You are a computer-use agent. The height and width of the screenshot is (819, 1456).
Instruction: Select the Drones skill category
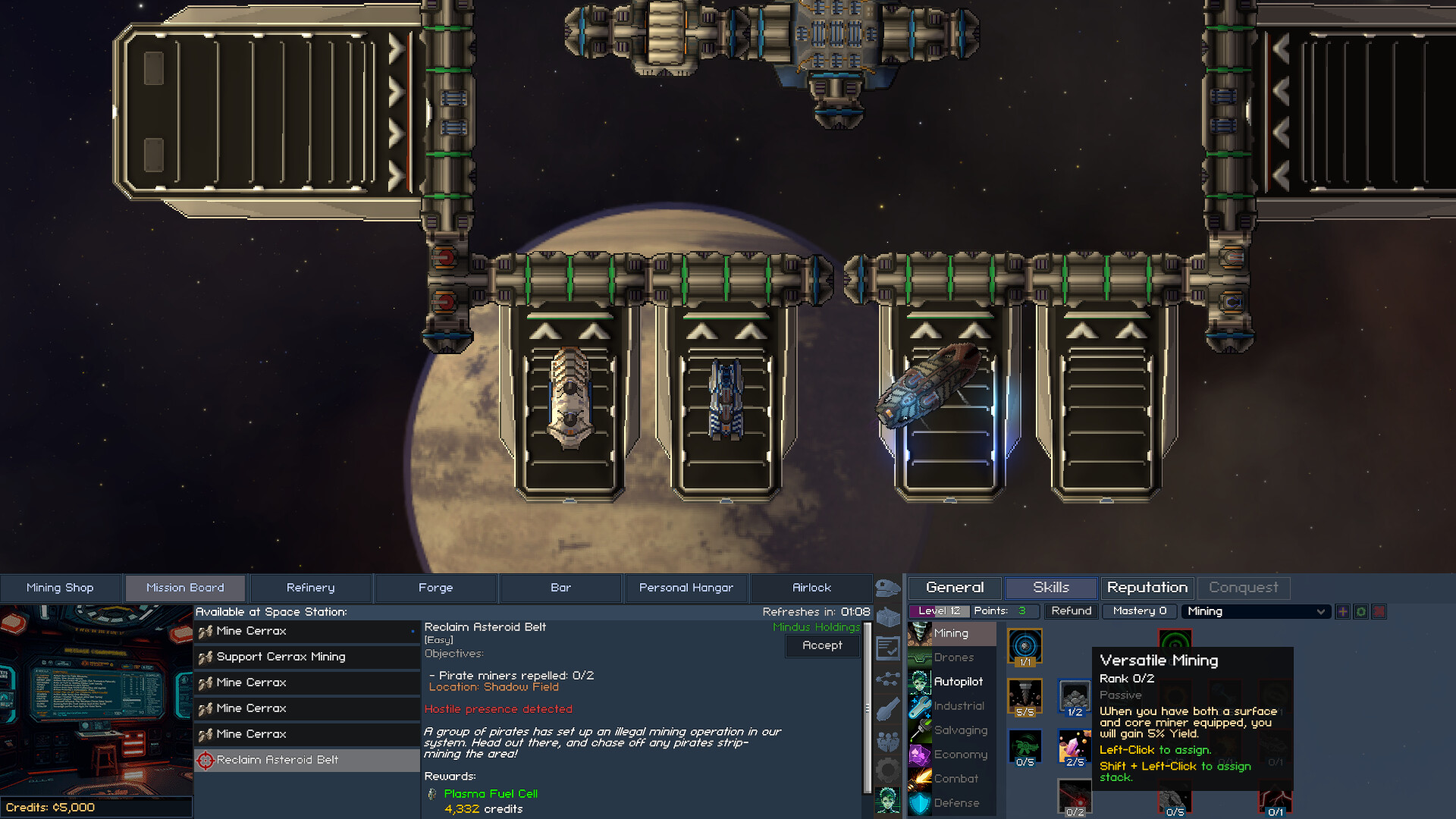click(952, 657)
